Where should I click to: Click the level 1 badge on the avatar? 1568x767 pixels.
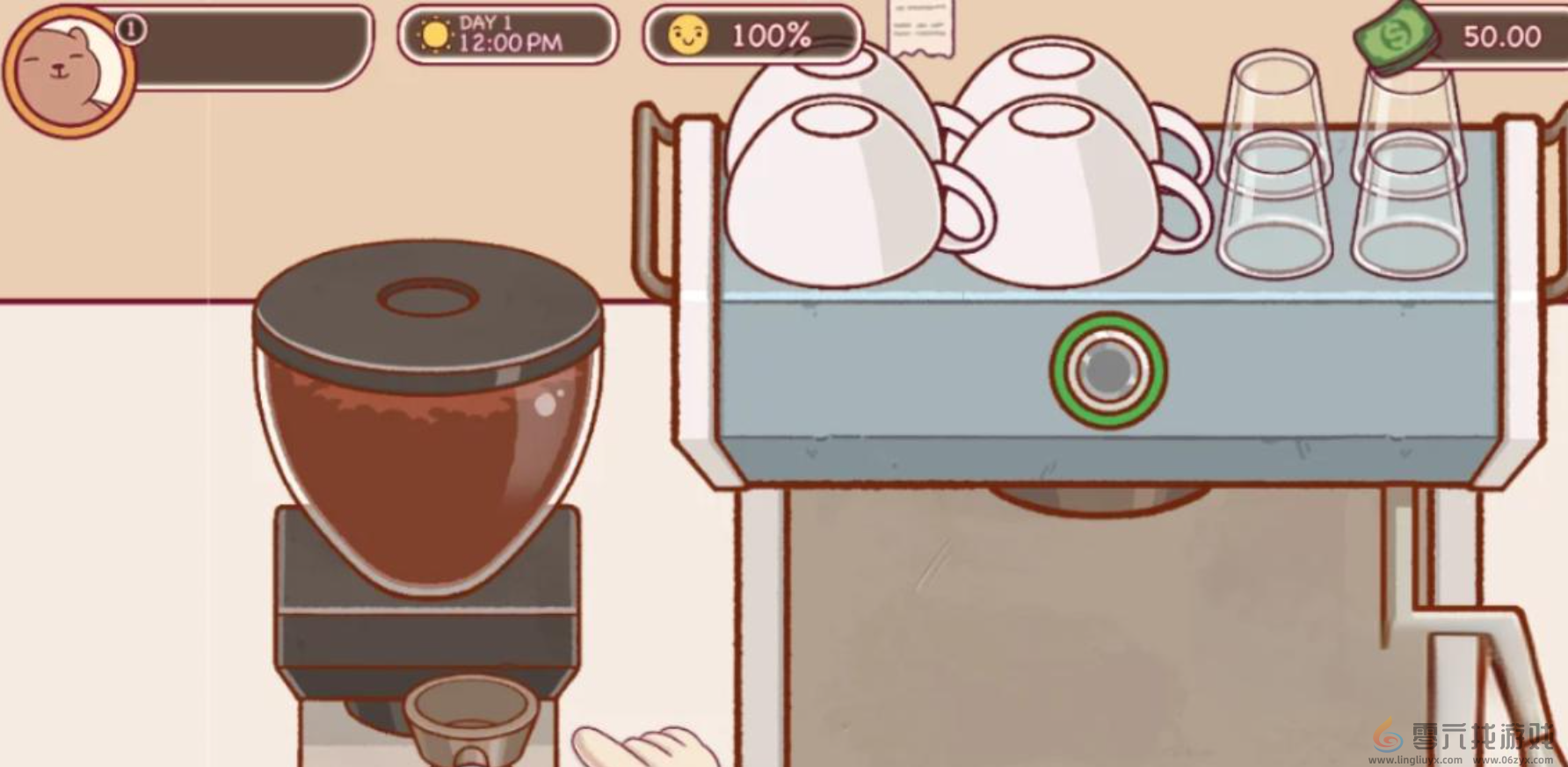[130, 28]
